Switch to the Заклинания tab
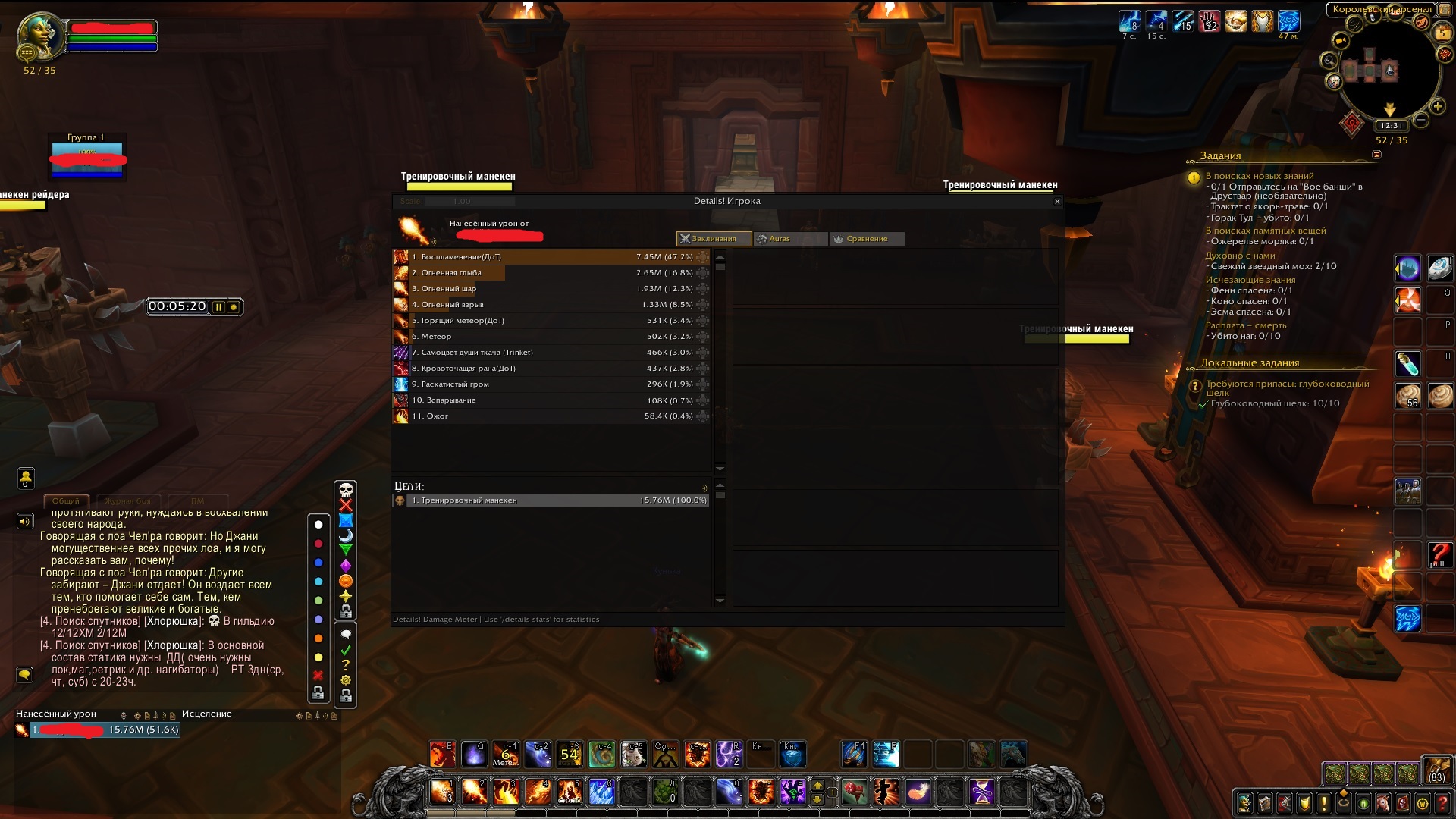 coord(714,239)
